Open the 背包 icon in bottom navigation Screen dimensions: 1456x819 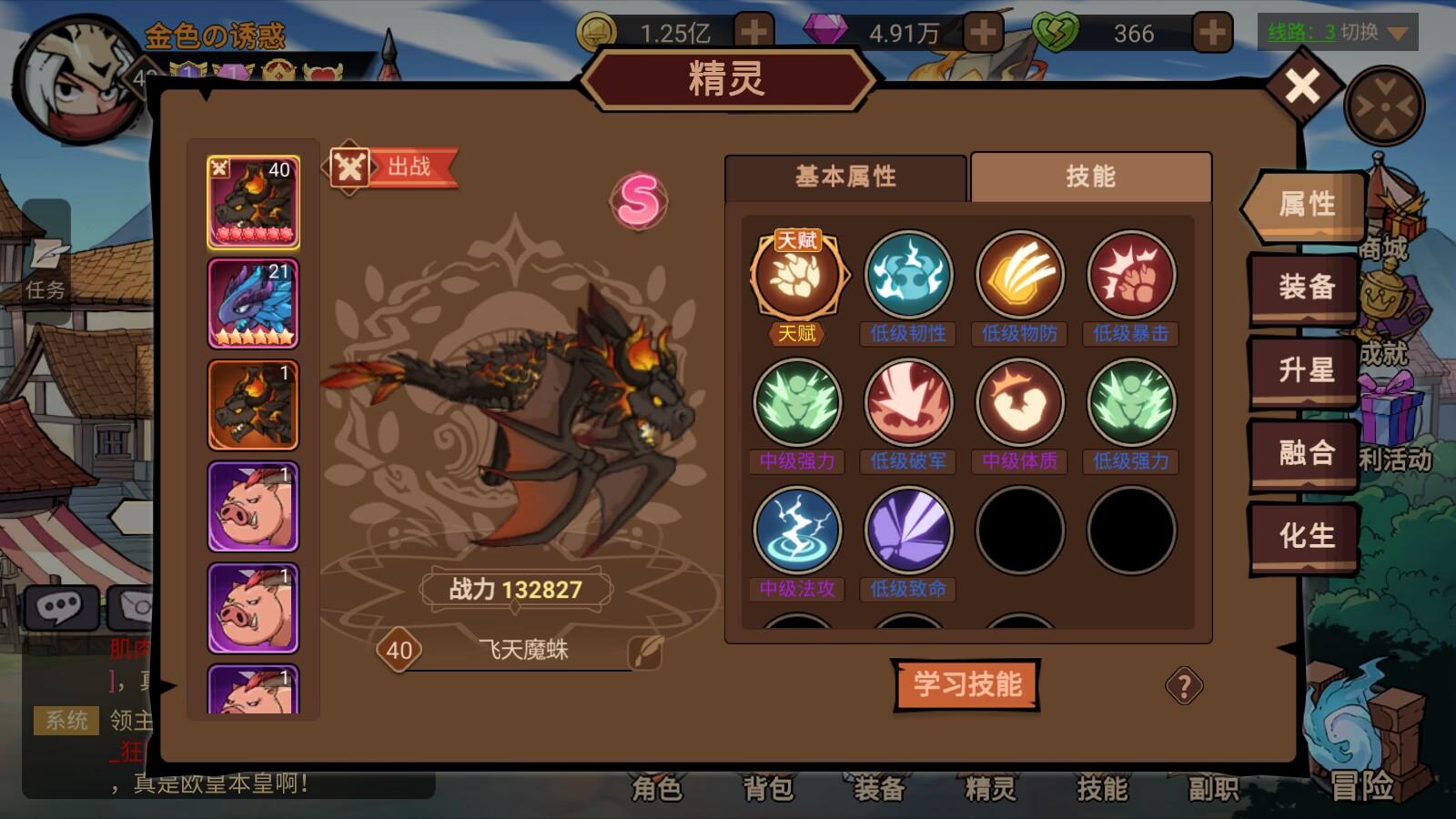(769, 792)
